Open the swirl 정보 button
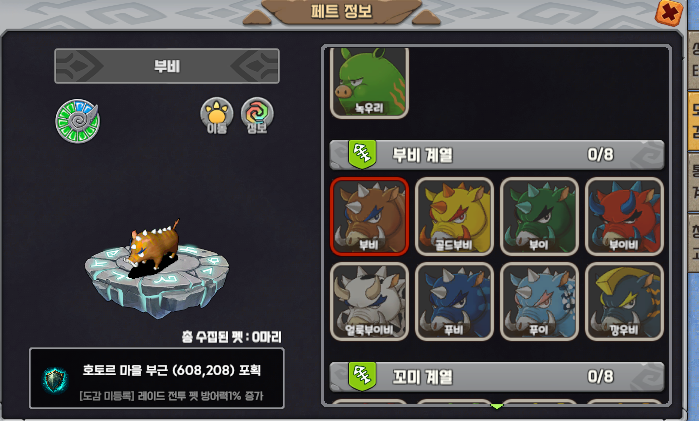This screenshot has height=421, width=699. 257,115
